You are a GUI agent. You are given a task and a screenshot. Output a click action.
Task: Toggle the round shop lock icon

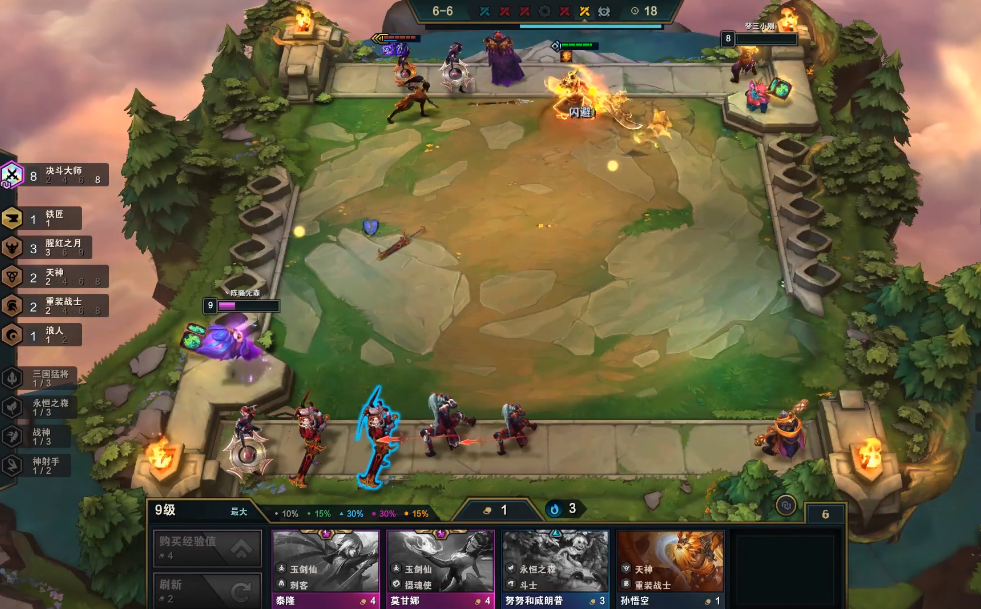click(786, 506)
